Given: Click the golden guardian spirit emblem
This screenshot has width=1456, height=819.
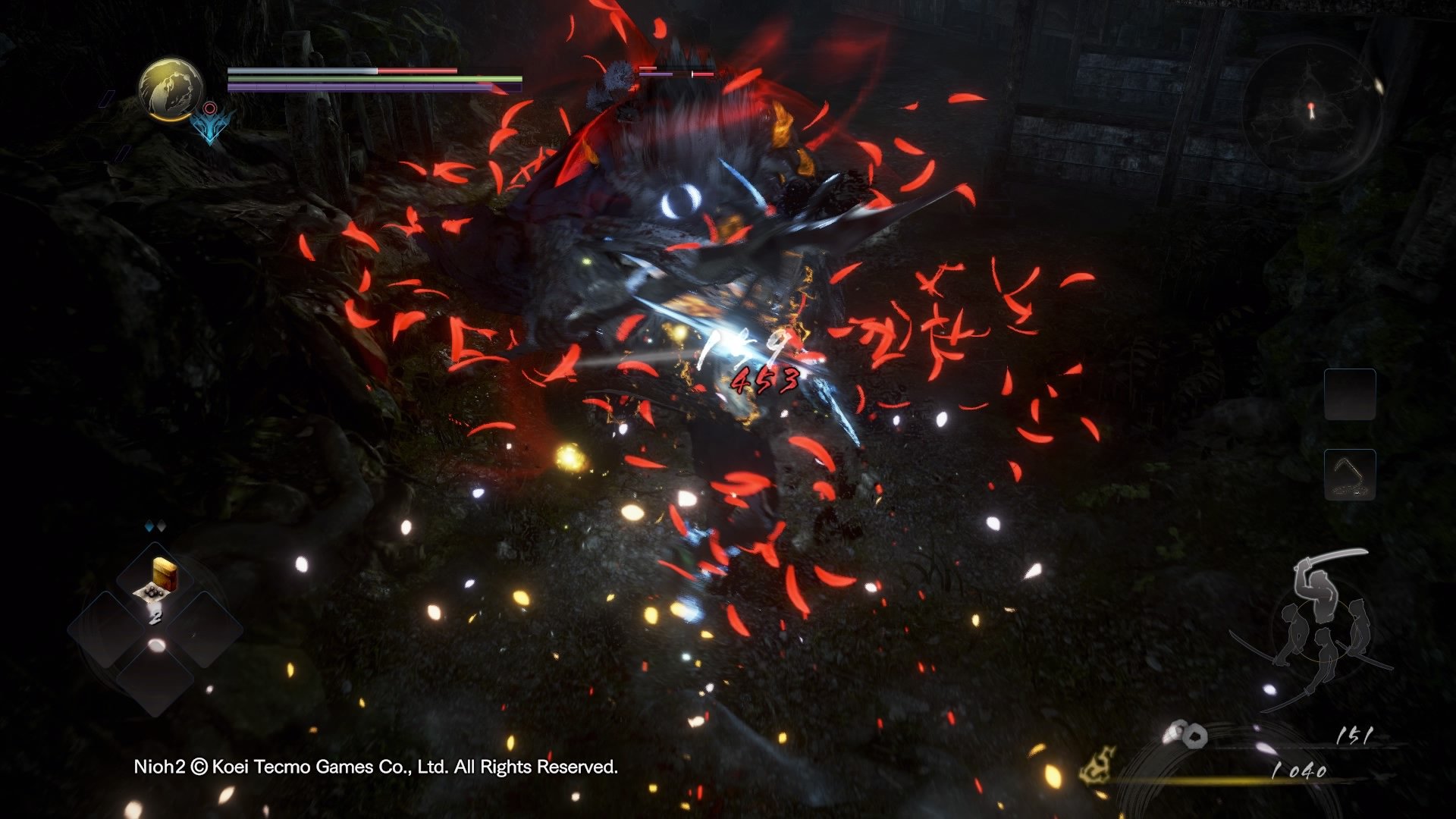Looking at the screenshot, I should coord(171,89).
